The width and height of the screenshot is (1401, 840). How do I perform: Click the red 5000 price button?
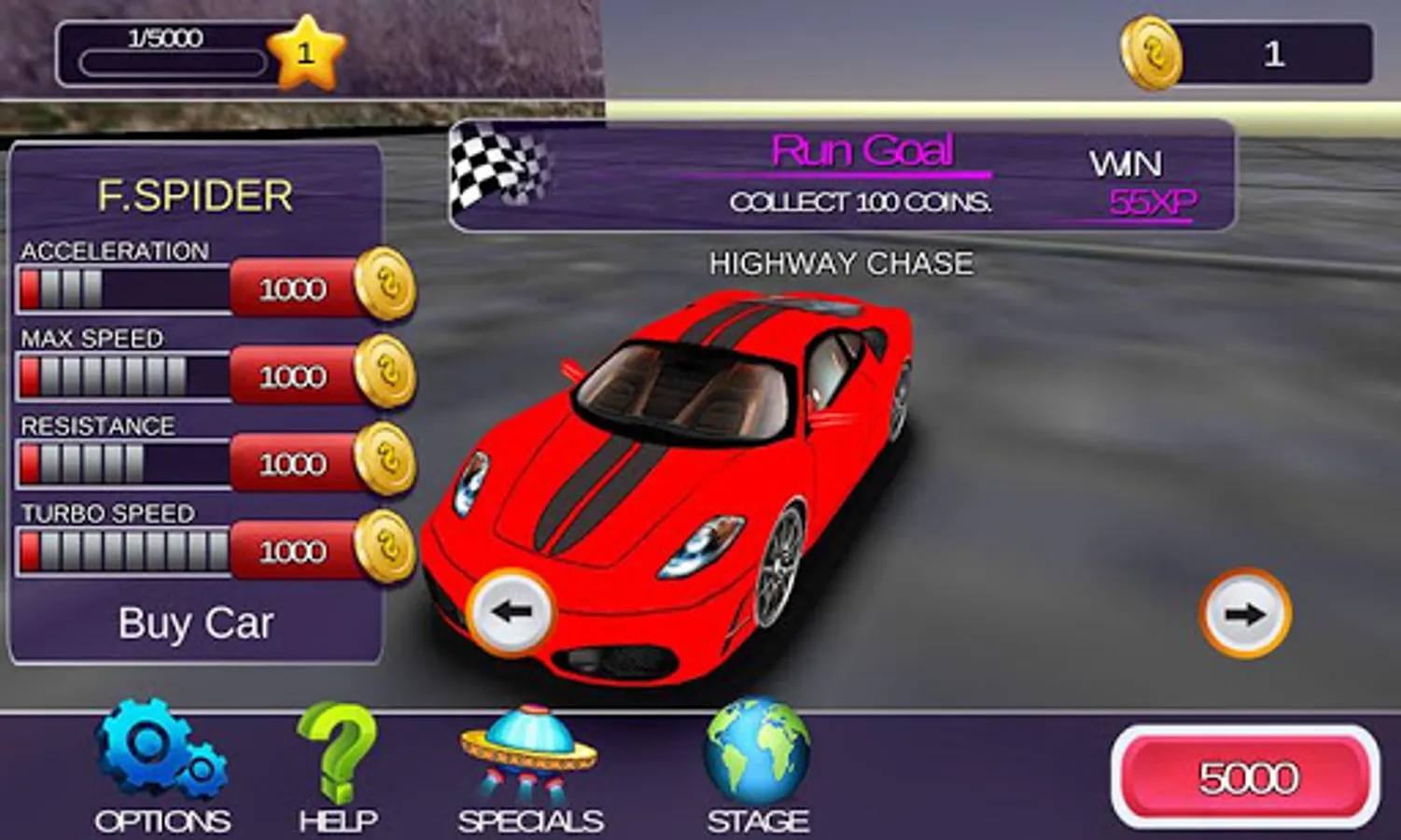(x=1246, y=777)
